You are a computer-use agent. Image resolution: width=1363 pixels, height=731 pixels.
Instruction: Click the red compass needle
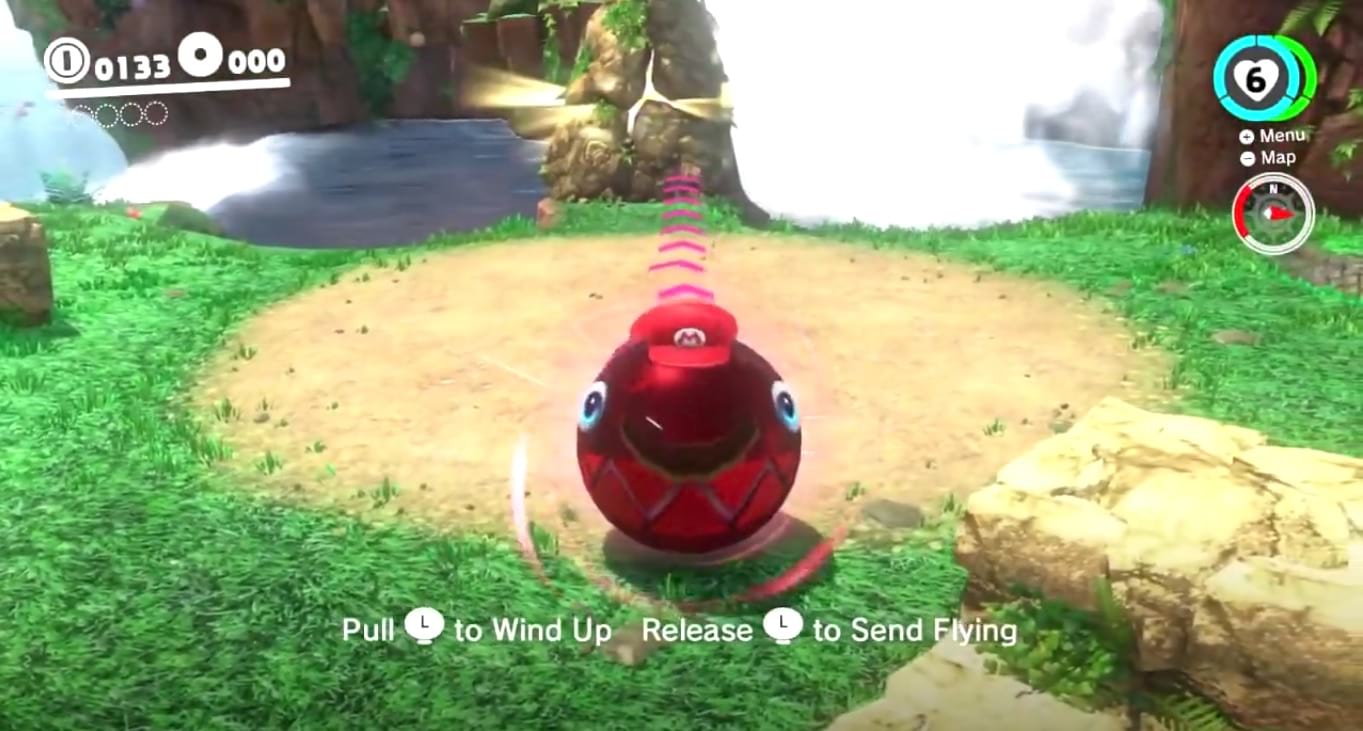tap(1281, 214)
